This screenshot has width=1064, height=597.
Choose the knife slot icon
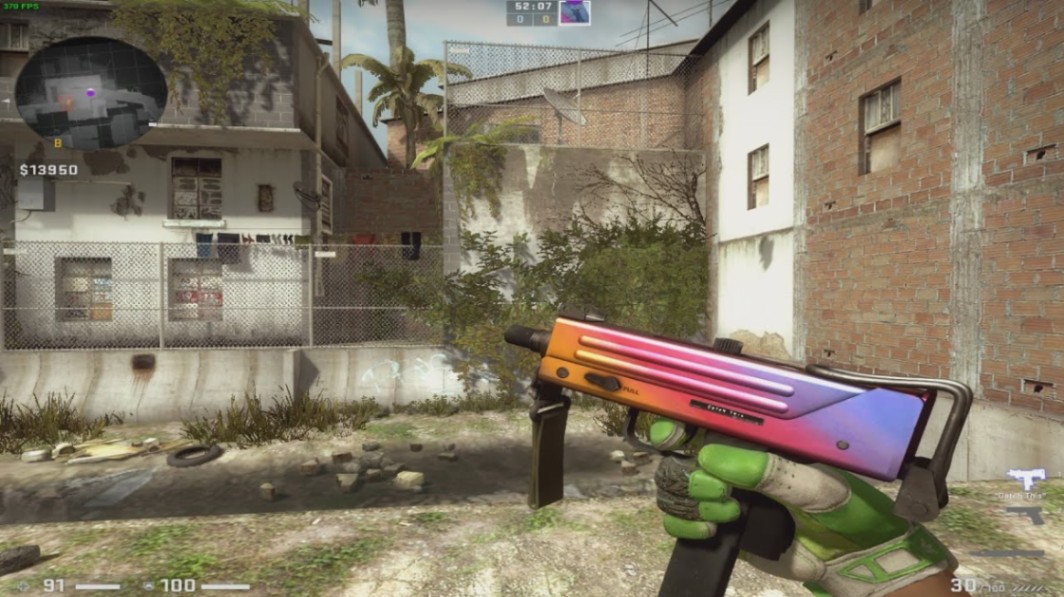[1008, 553]
